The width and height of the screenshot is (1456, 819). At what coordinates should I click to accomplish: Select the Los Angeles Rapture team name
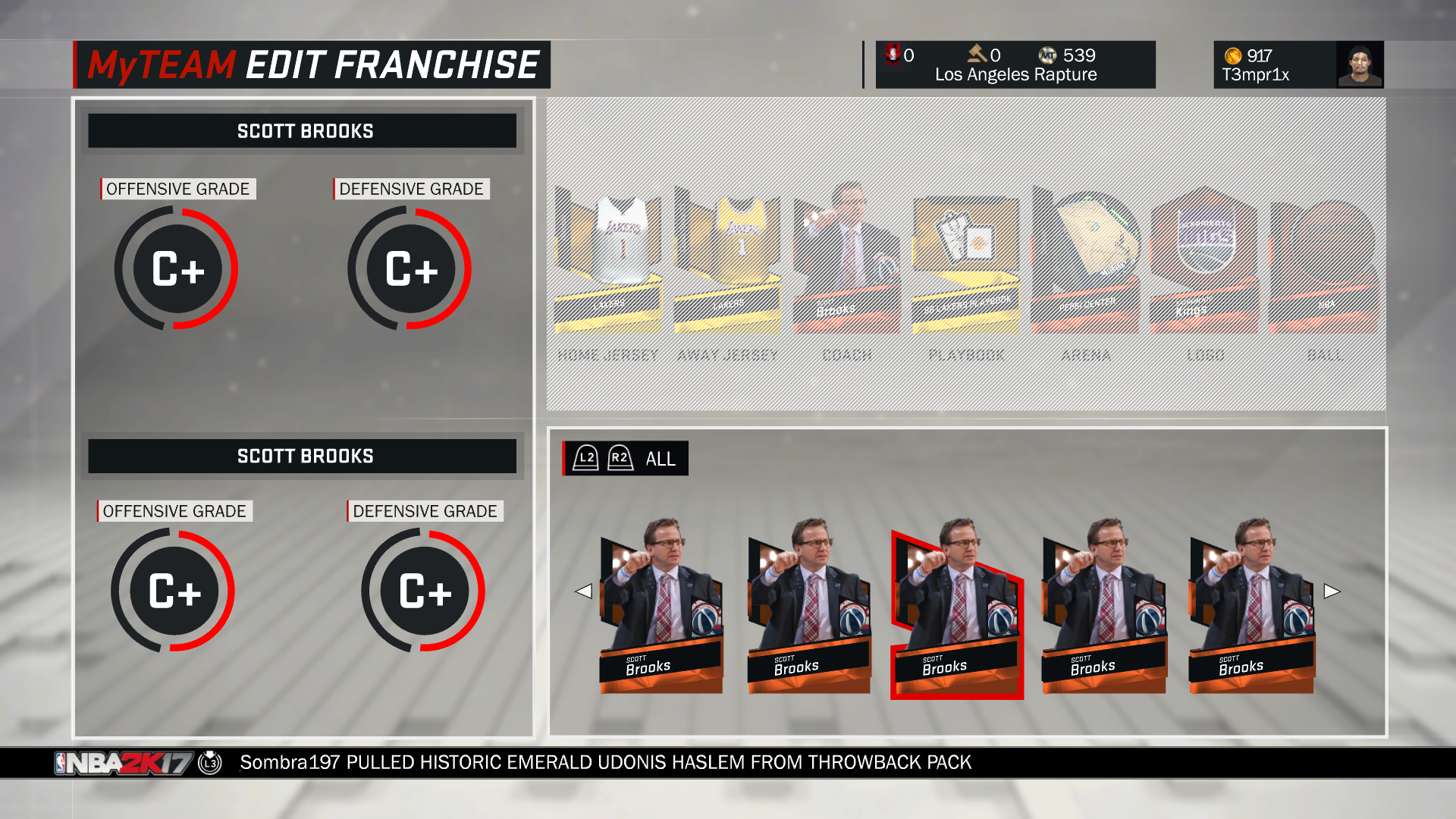1015,74
